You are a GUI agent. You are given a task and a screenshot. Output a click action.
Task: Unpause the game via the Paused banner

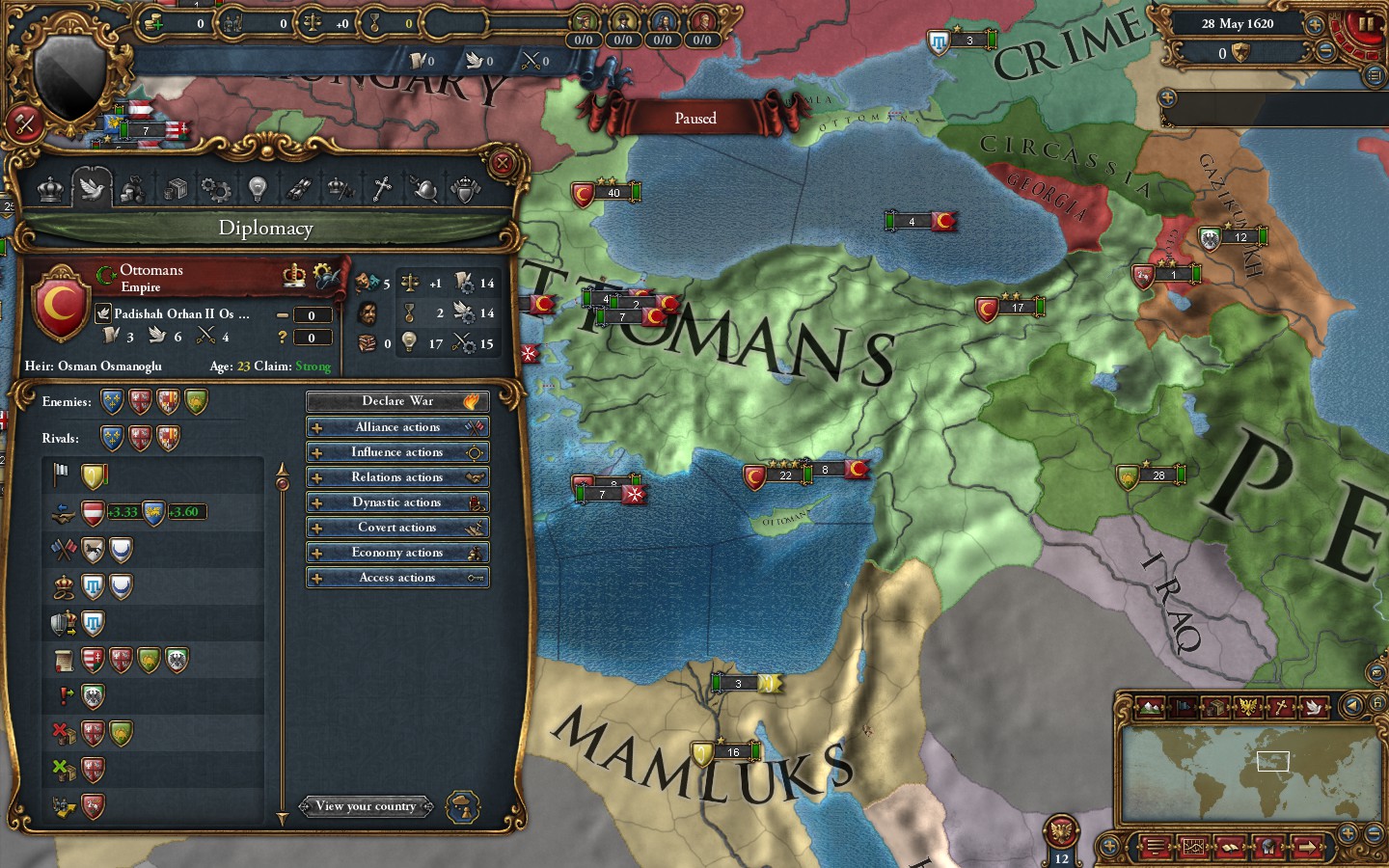[x=694, y=118]
